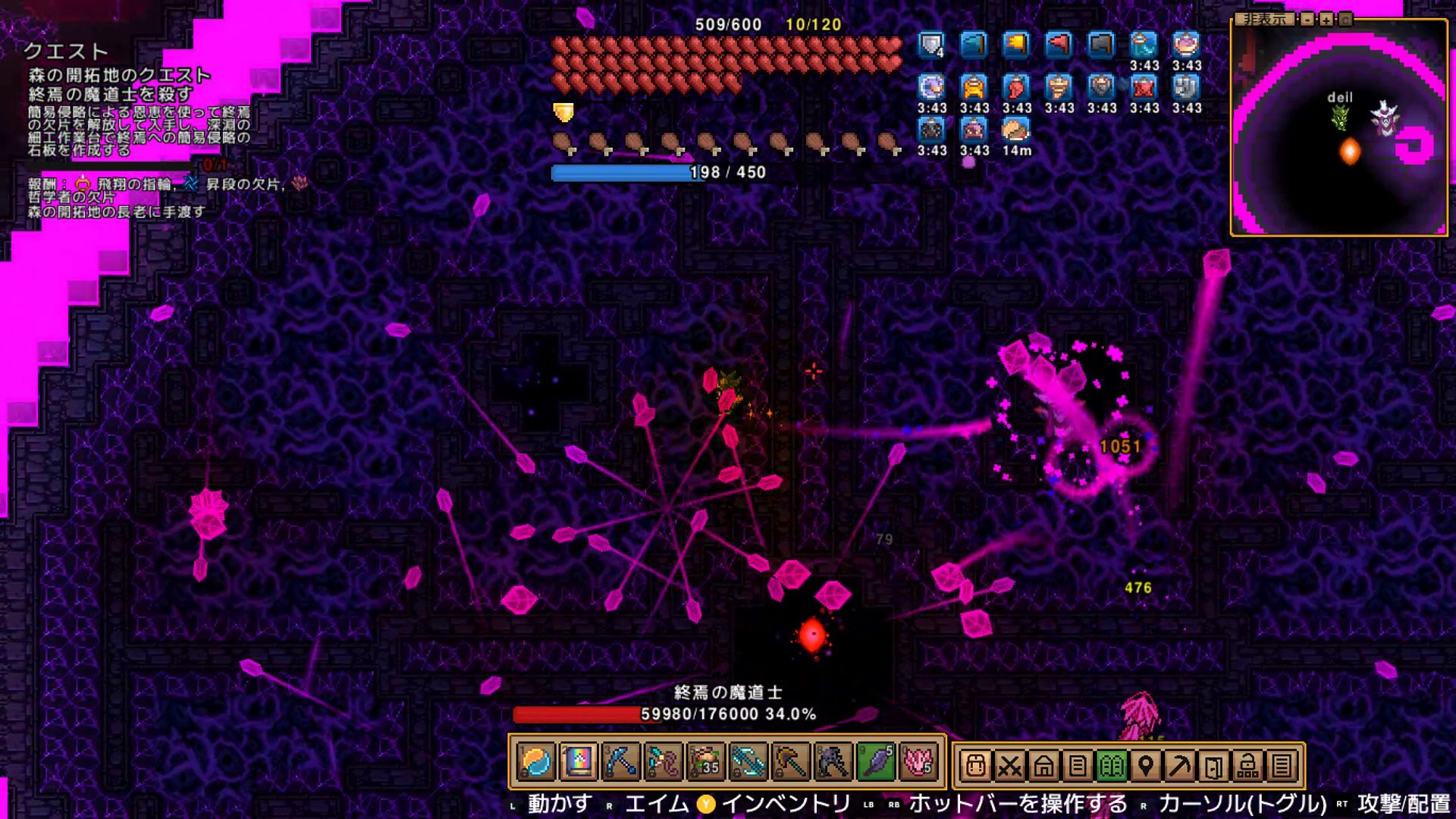
Task: Select the teal anchor hotbar slot
Action: [748, 762]
